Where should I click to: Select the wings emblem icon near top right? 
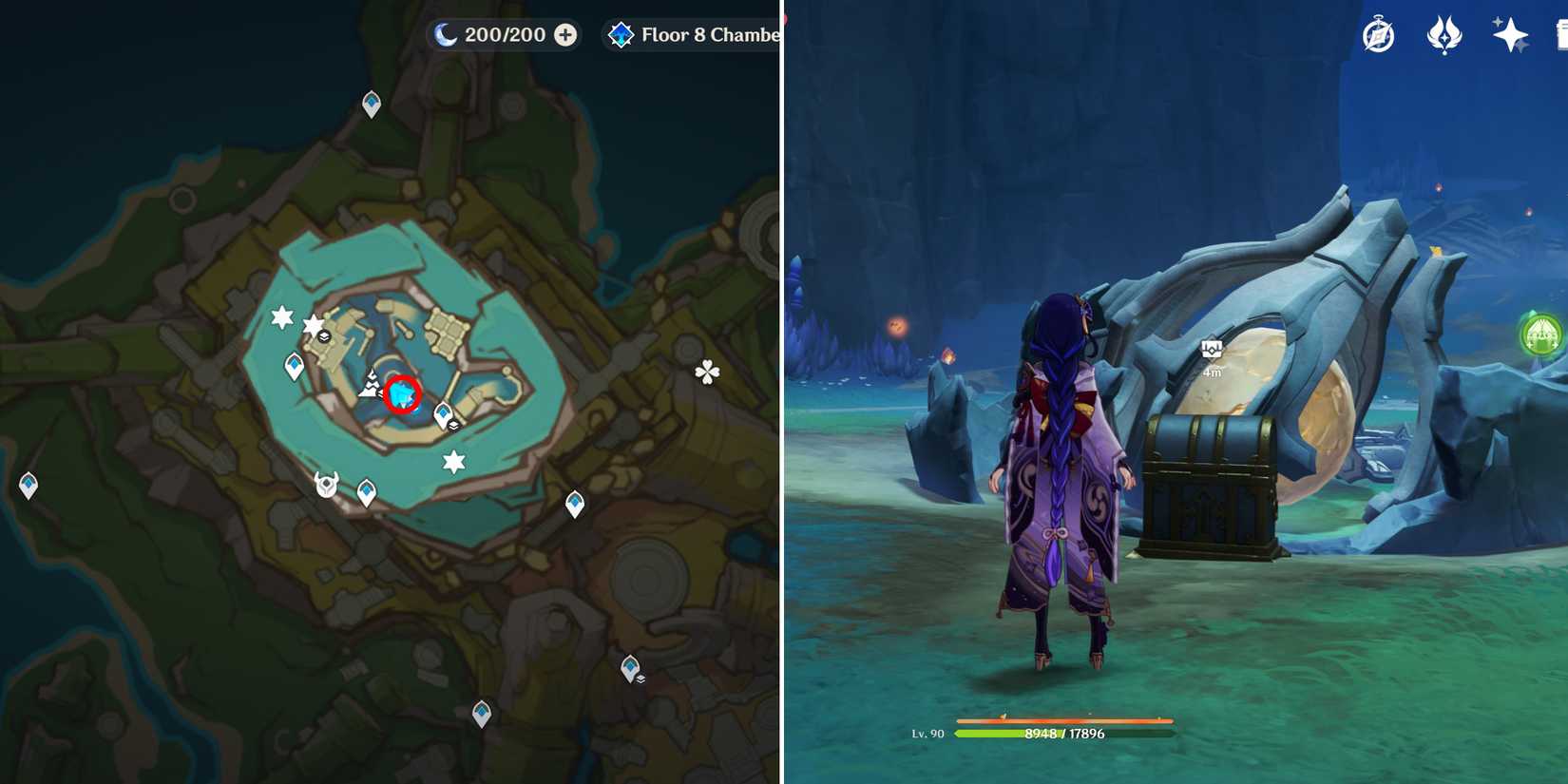[x=1446, y=33]
